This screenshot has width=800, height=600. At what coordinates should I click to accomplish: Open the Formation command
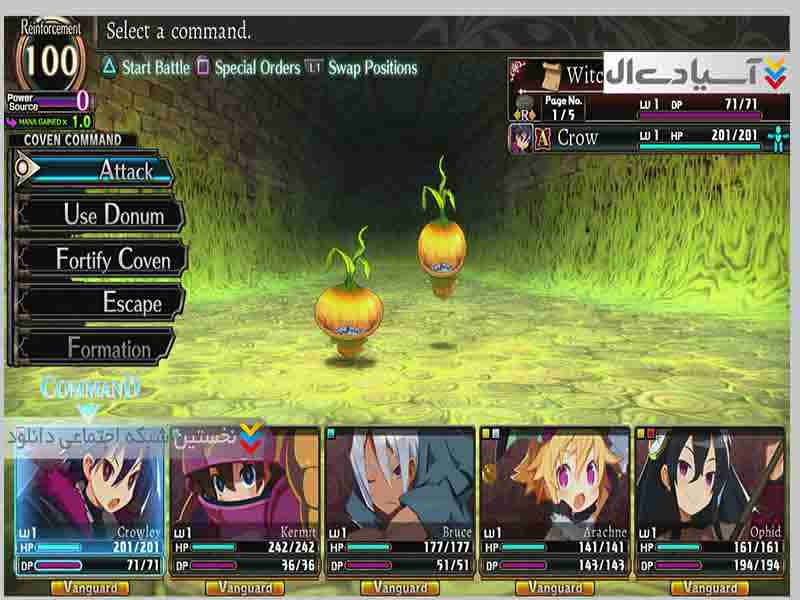(98, 348)
